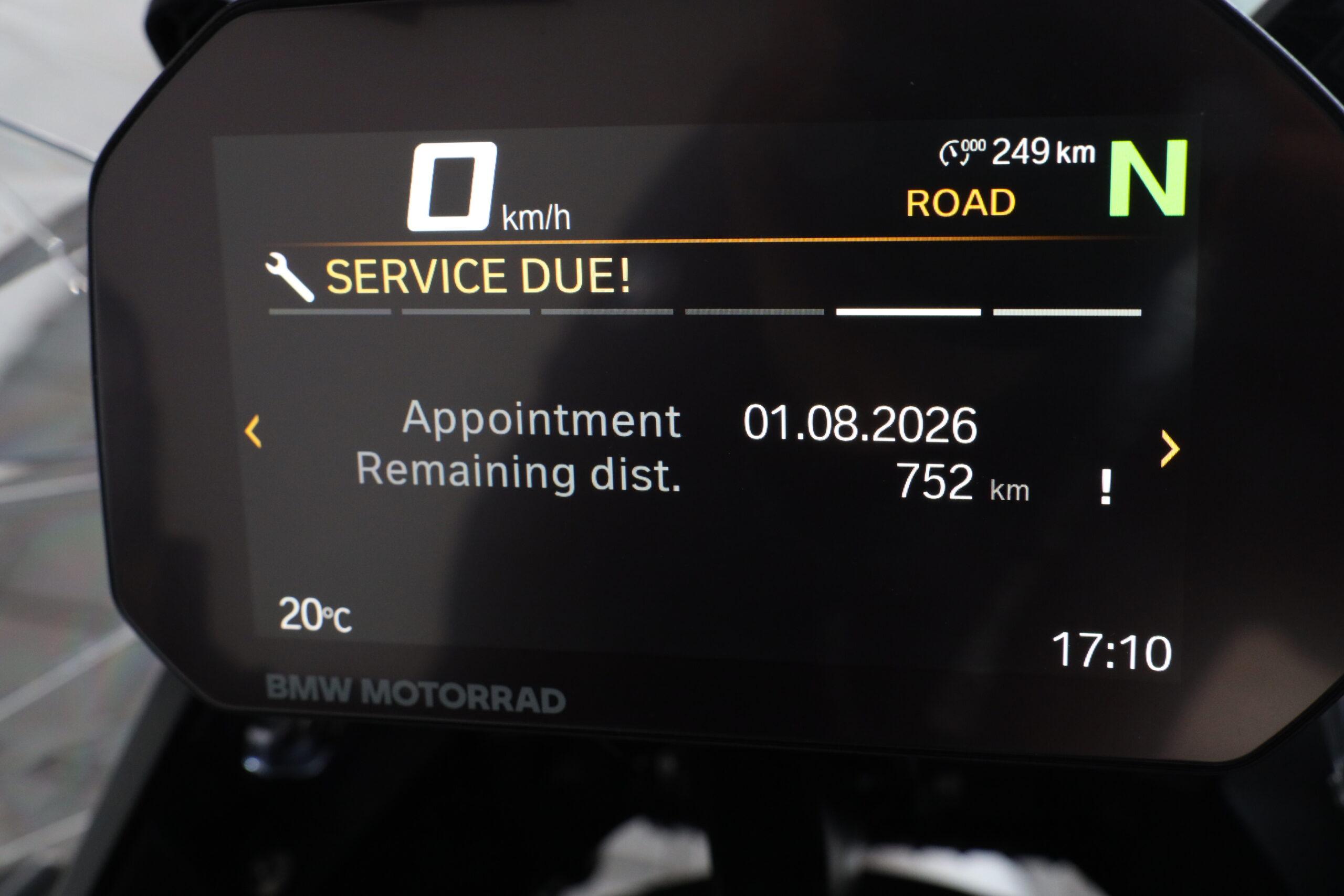Go to next page via right chevron
1344x896 pixels.
(1170, 449)
